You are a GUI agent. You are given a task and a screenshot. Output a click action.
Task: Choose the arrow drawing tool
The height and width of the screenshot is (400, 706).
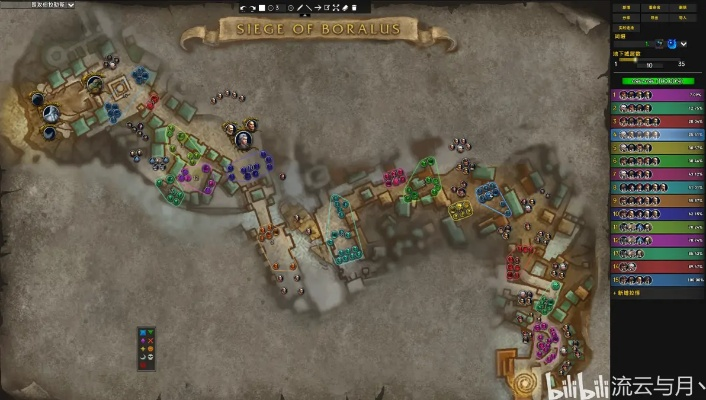click(318, 8)
